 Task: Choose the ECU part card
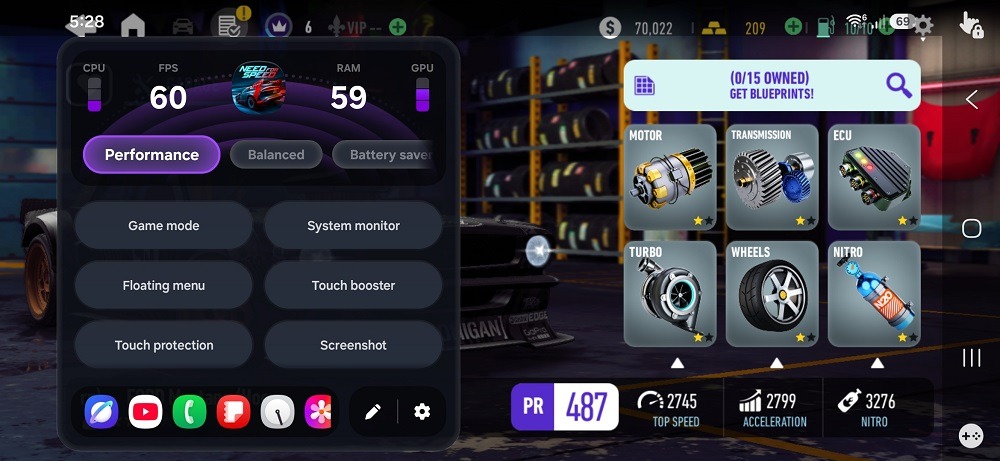click(x=874, y=178)
